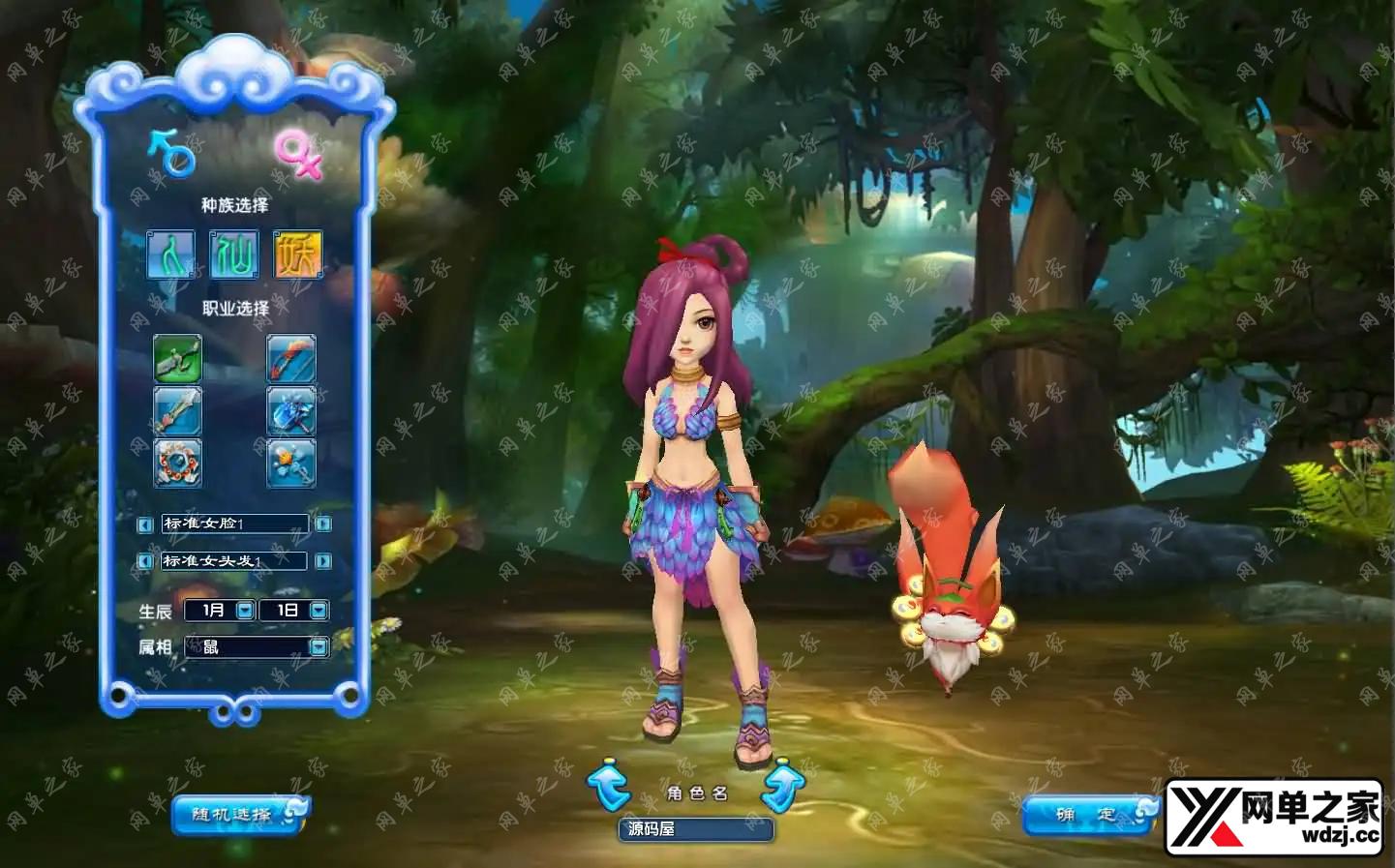Switch to the next face style

click(323, 524)
